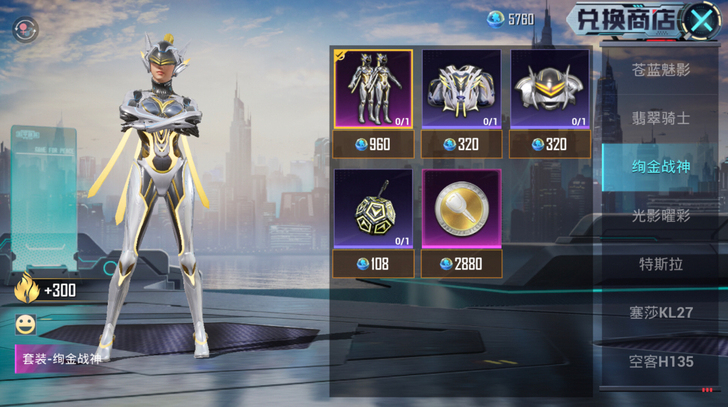Switch to the 光影曜彩 category
Viewport: 728px width, 407px height.
tap(662, 215)
